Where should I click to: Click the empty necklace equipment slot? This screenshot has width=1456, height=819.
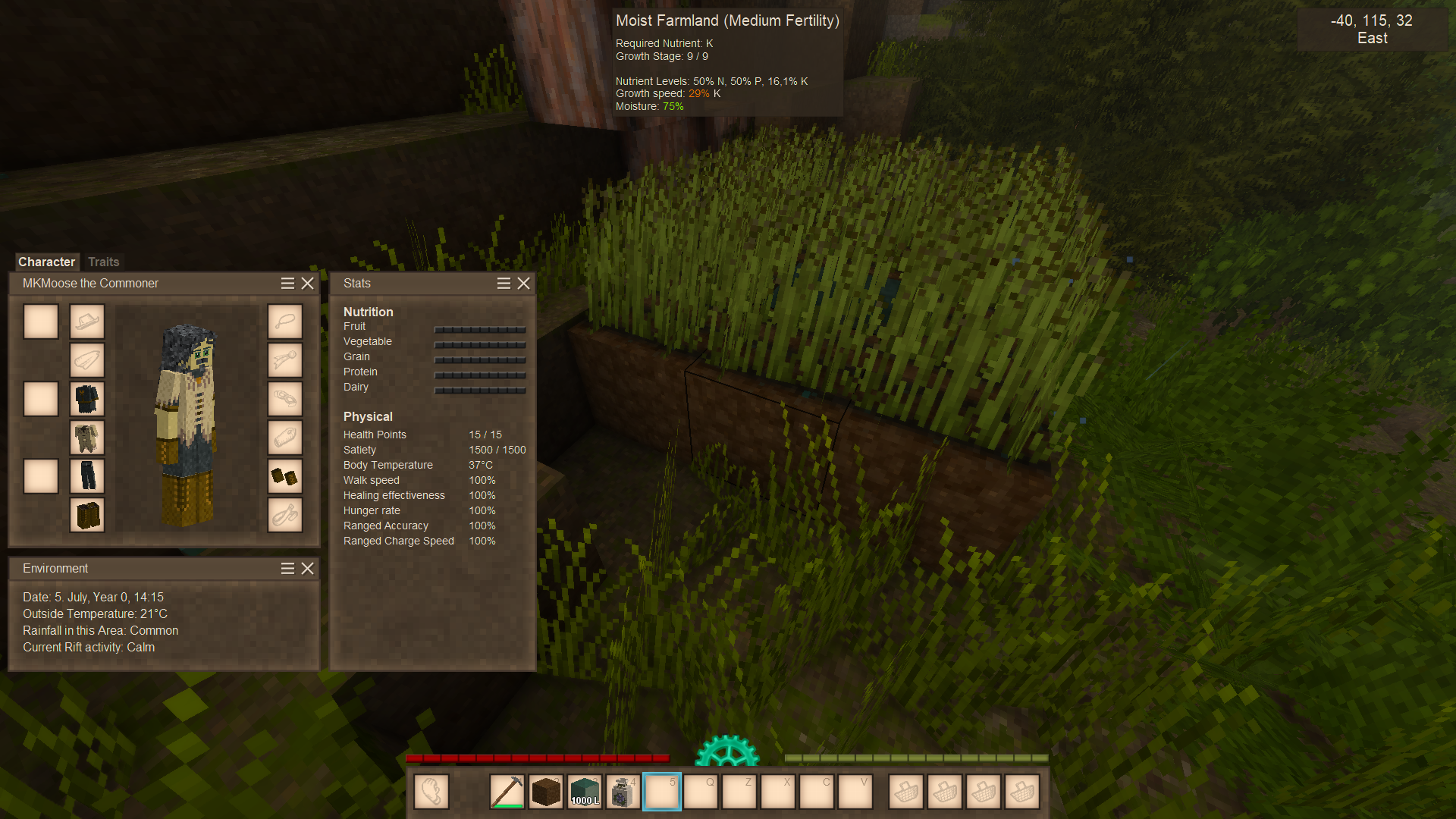pyautogui.click(x=285, y=322)
